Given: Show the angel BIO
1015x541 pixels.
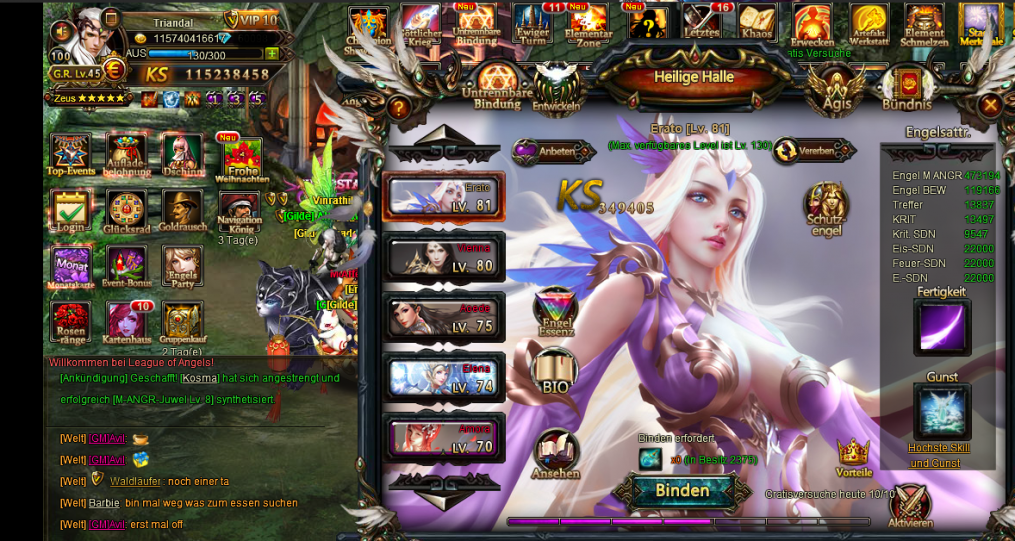Looking at the screenshot, I should (553, 372).
